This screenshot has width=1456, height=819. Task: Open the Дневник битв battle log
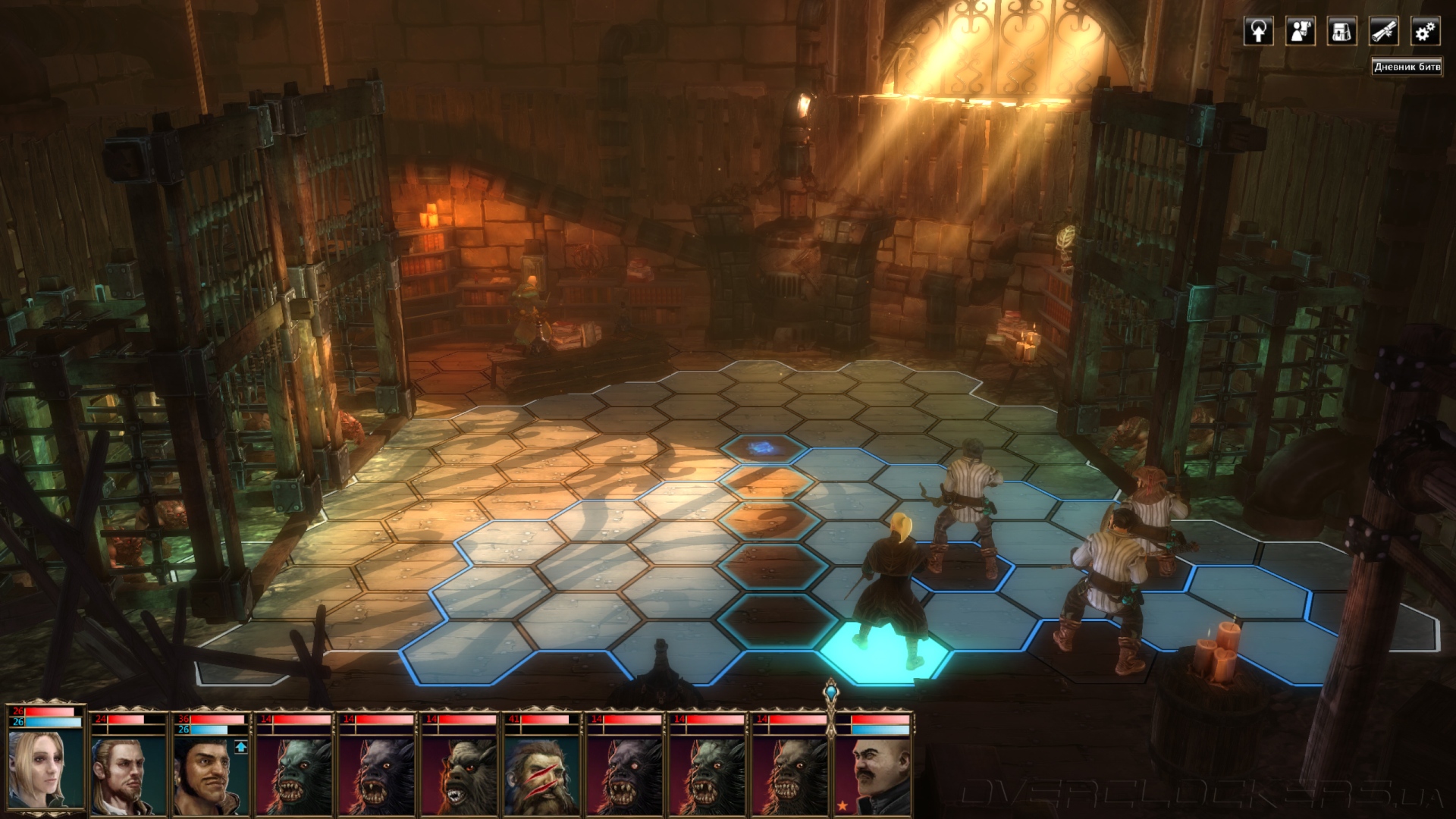pyautogui.click(x=1407, y=67)
